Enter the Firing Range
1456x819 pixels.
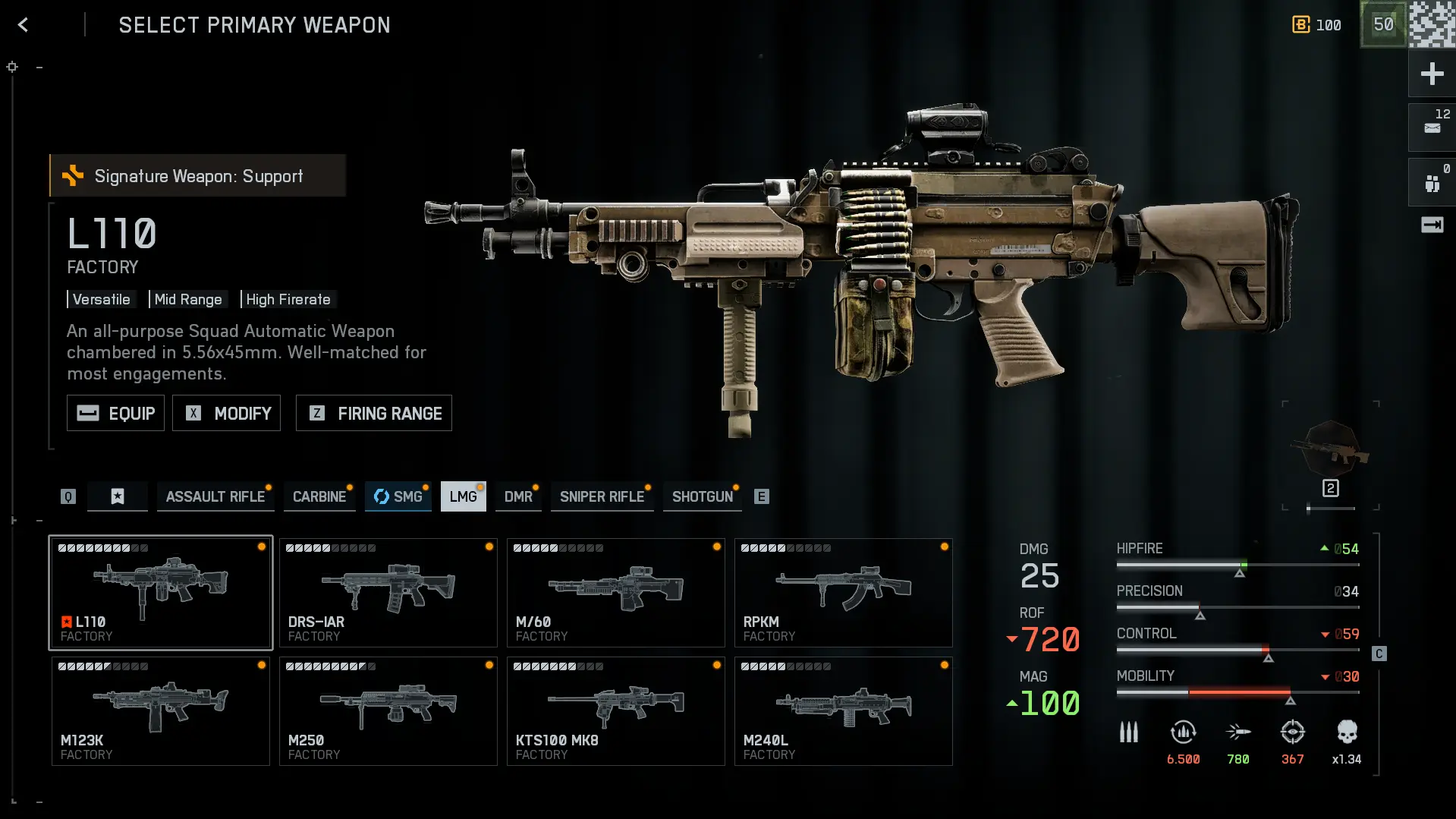(374, 414)
